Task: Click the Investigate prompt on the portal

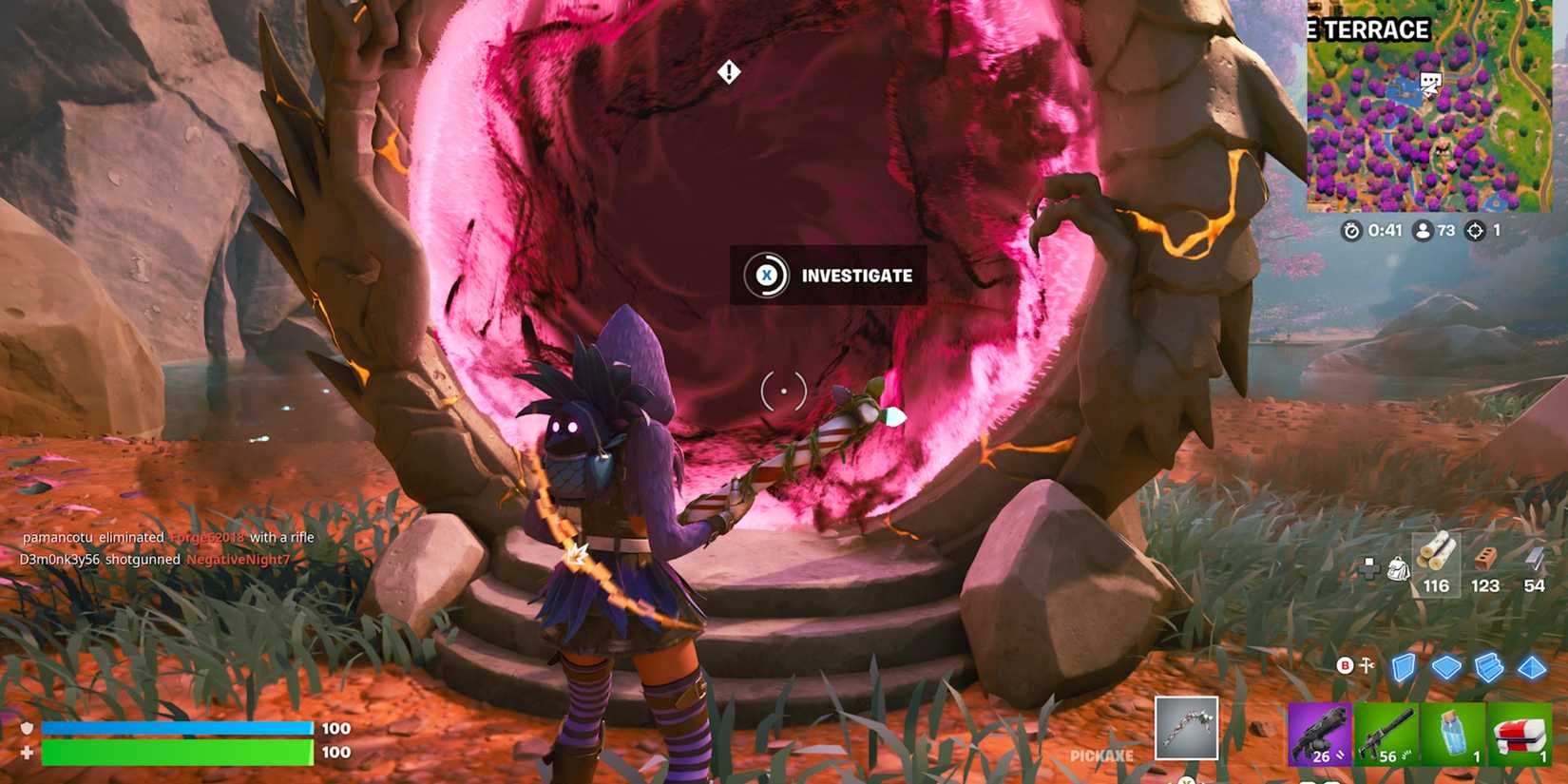Action: (x=855, y=276)
